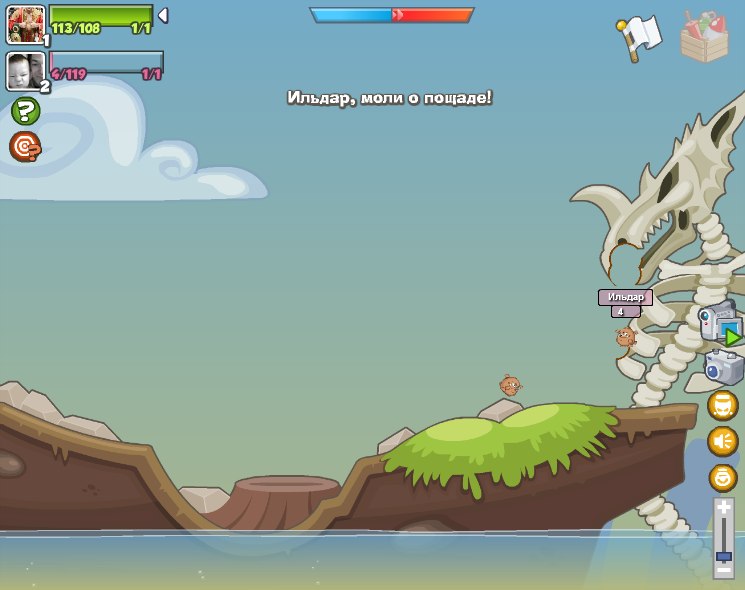Take a screenshot with the photo camera
This screenshot has width=745, height=590.
pyautogui.click(x=724, y=367)
